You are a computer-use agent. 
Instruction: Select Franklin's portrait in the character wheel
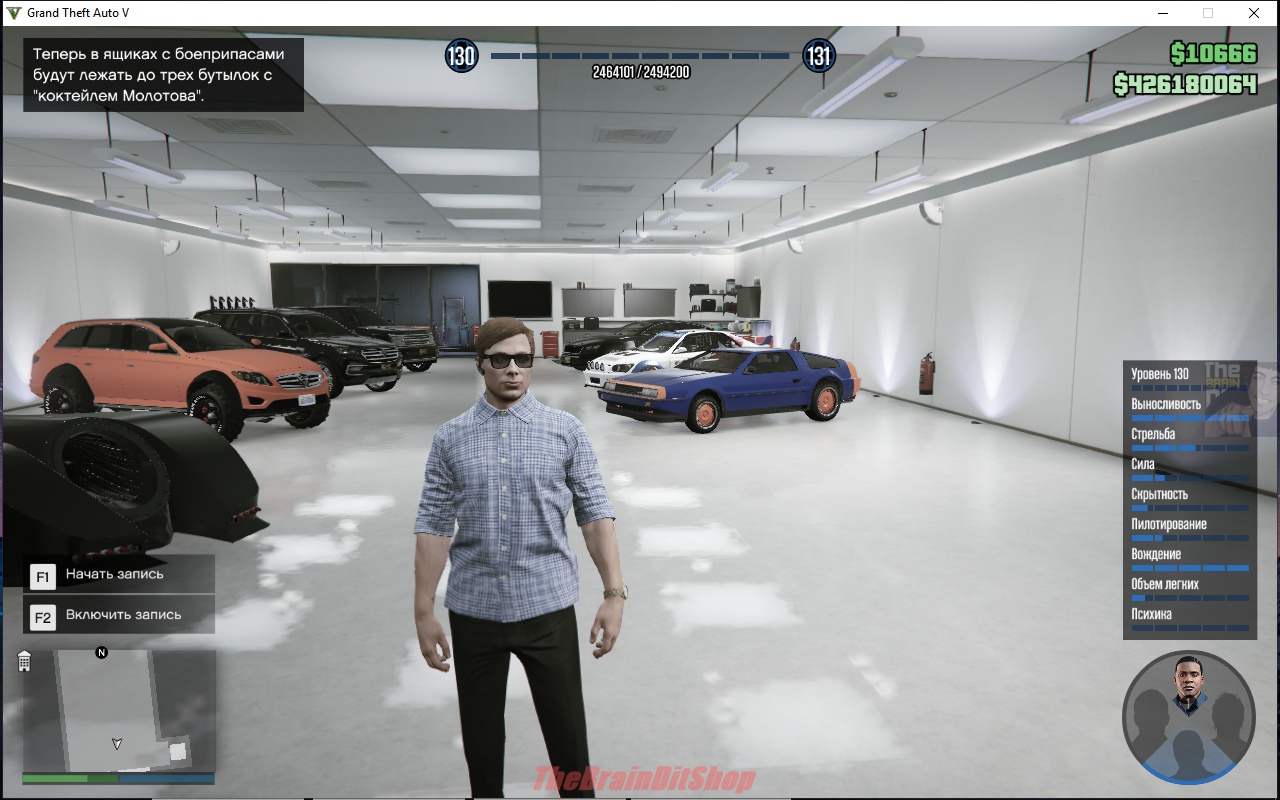(1188, 683)
